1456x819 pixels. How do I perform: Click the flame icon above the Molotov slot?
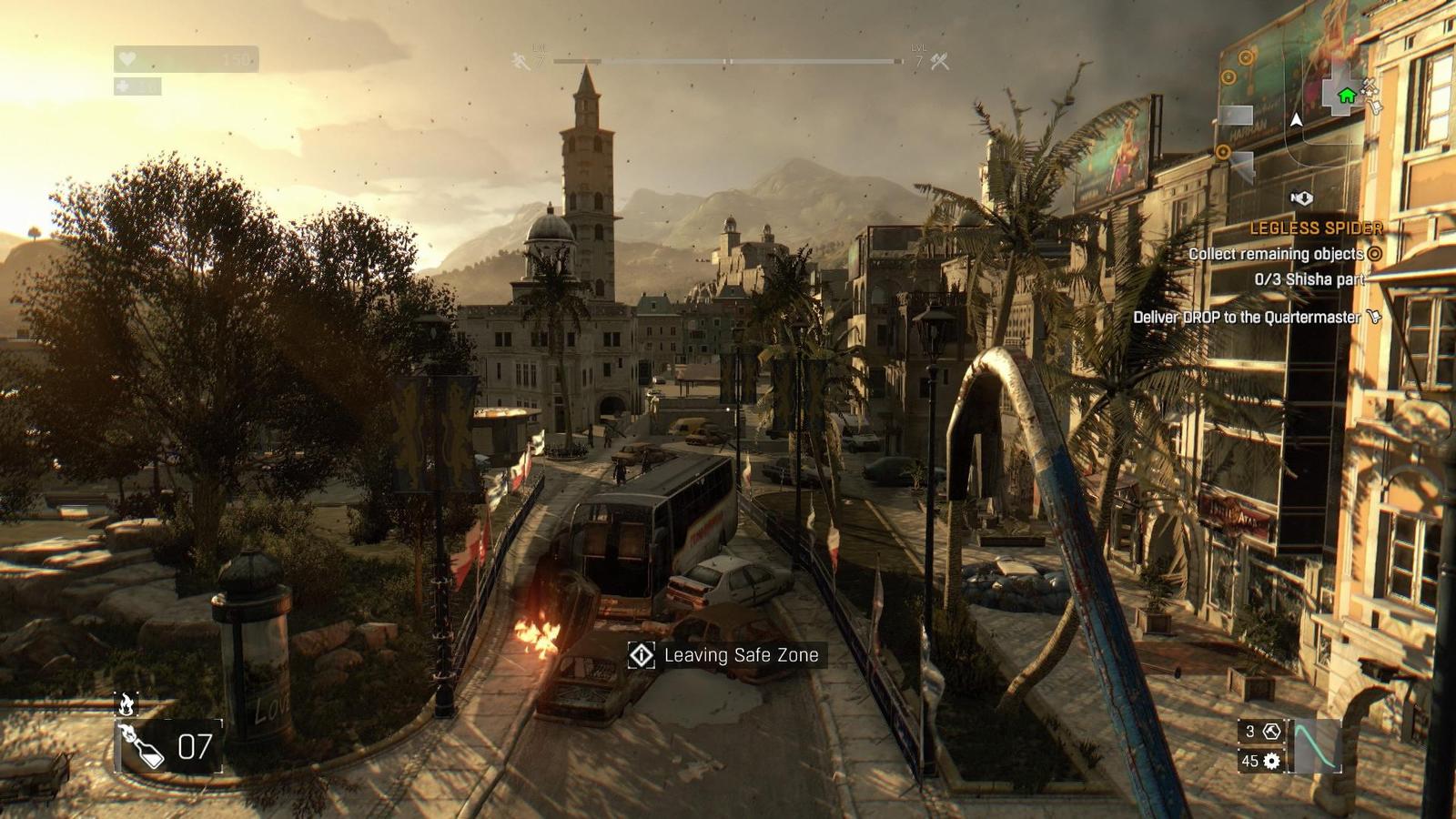126,703
